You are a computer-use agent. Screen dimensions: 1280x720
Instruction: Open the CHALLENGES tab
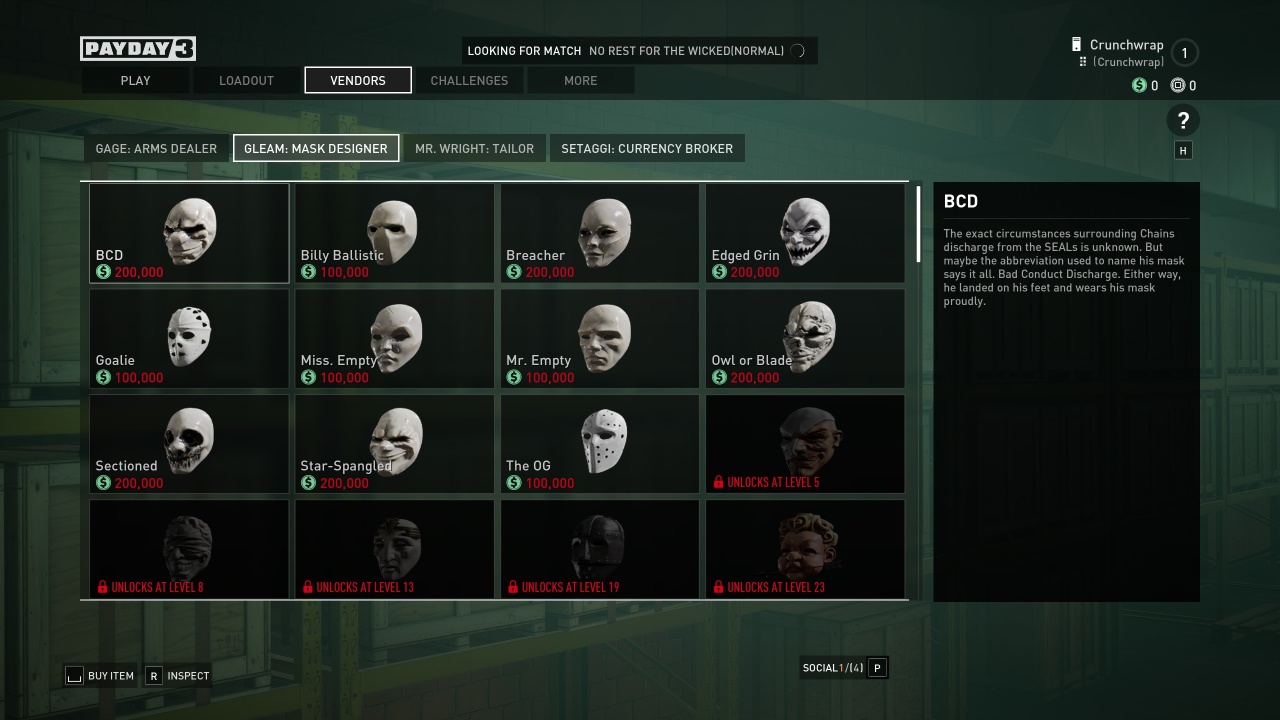click(469, 80)
